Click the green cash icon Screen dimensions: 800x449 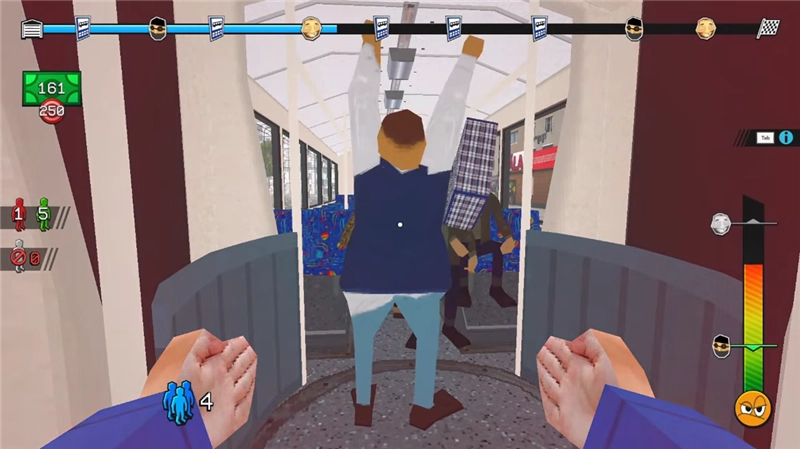(50, 88)
